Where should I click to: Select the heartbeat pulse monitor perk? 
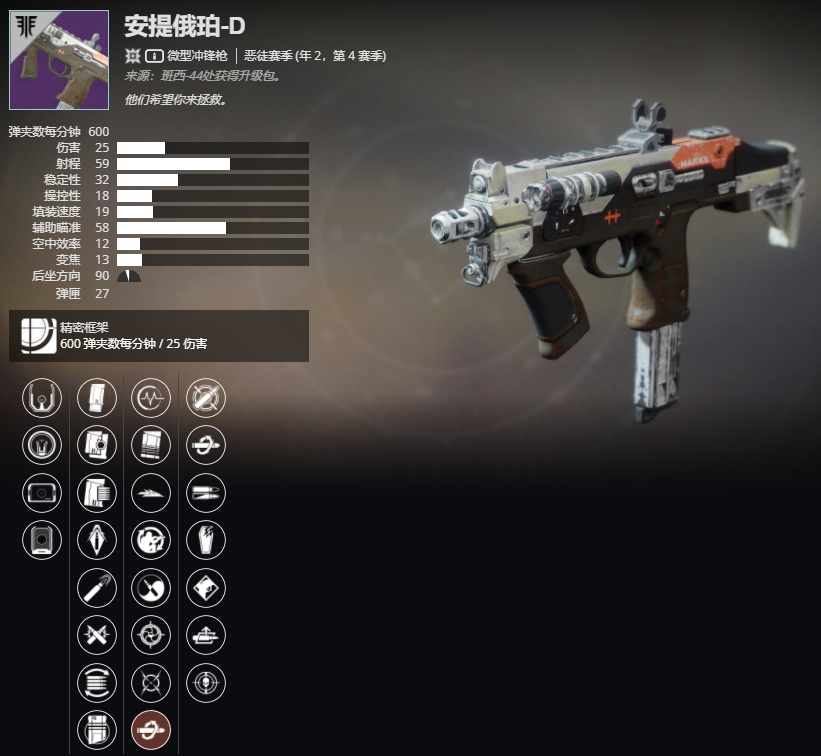[x=151, y=398]
